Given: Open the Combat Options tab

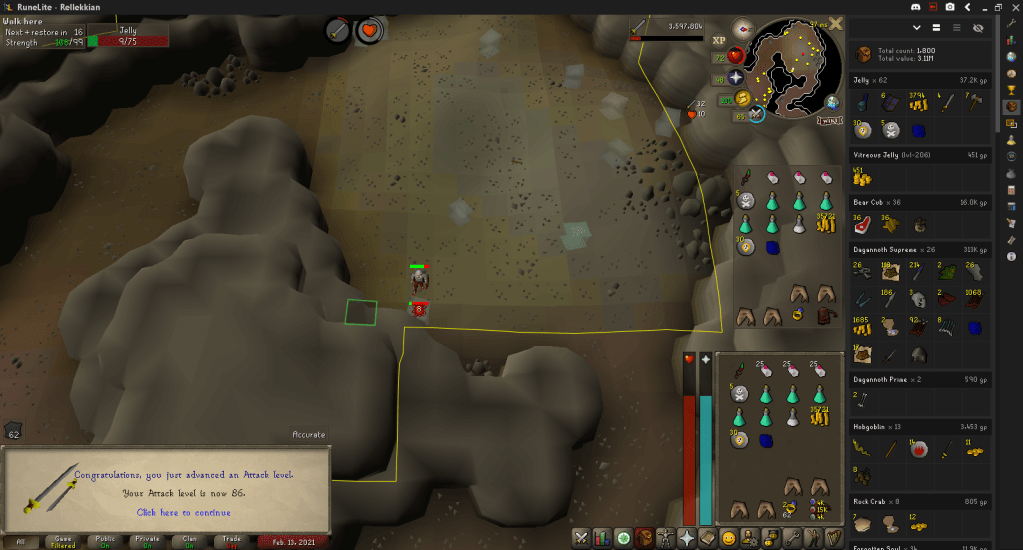Looking at the screenshot, I should (x=581, y=538).
